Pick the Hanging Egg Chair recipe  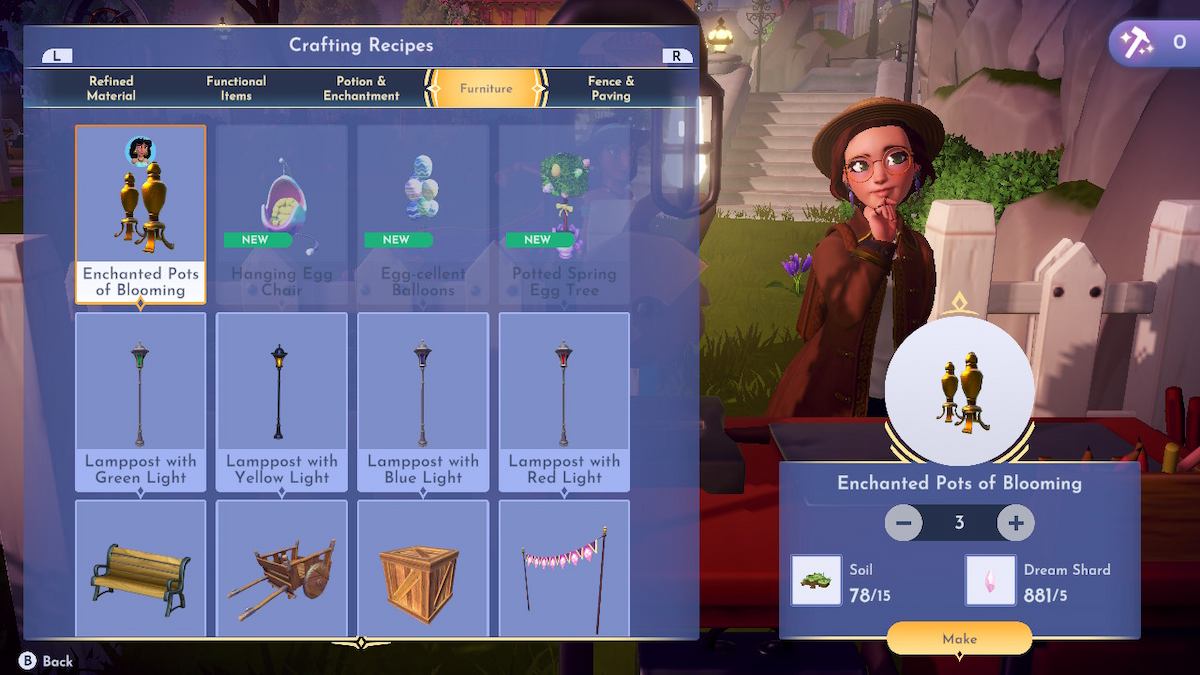[282, 214]
